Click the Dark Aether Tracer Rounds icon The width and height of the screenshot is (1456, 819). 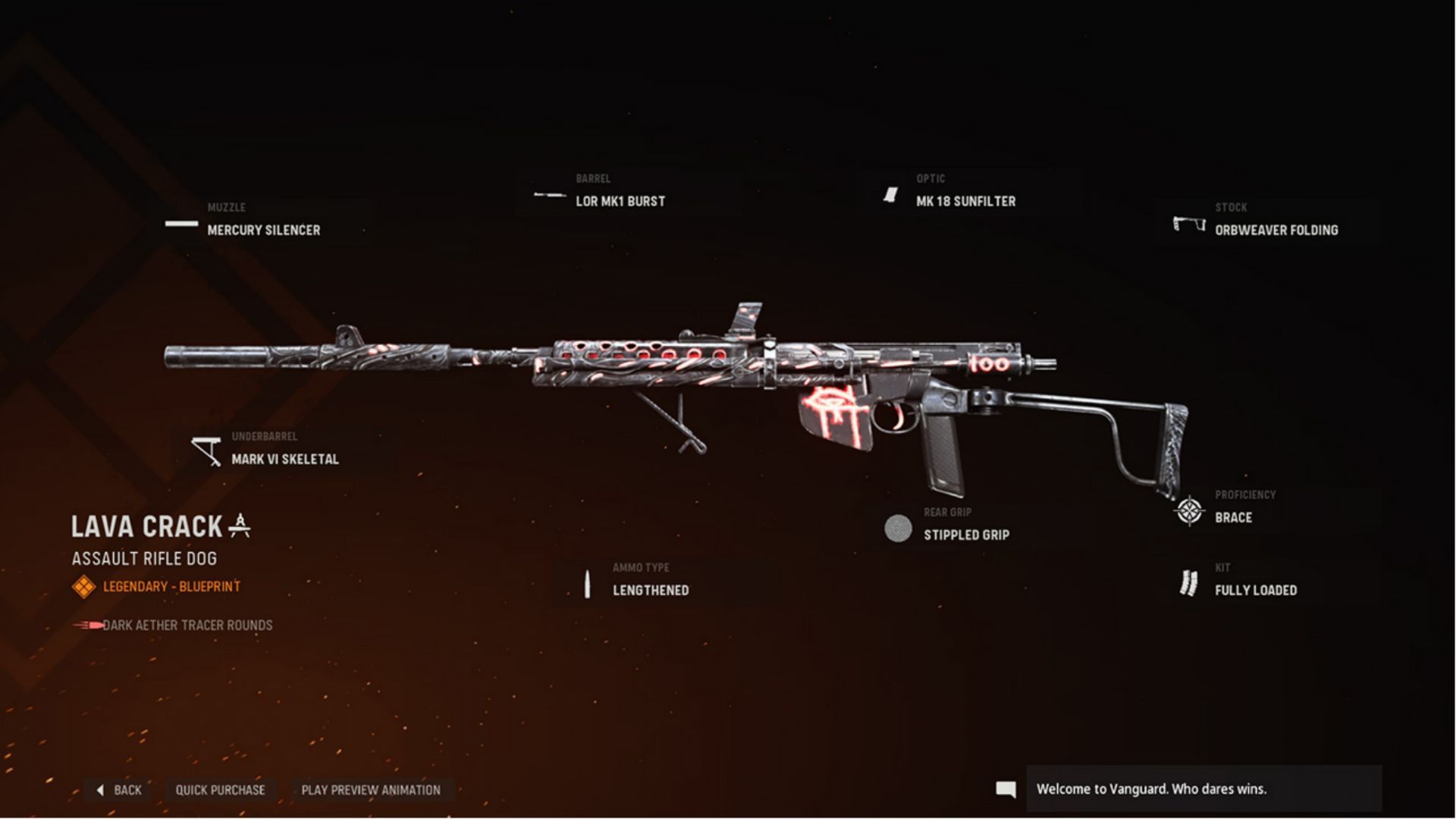point(87,625)
